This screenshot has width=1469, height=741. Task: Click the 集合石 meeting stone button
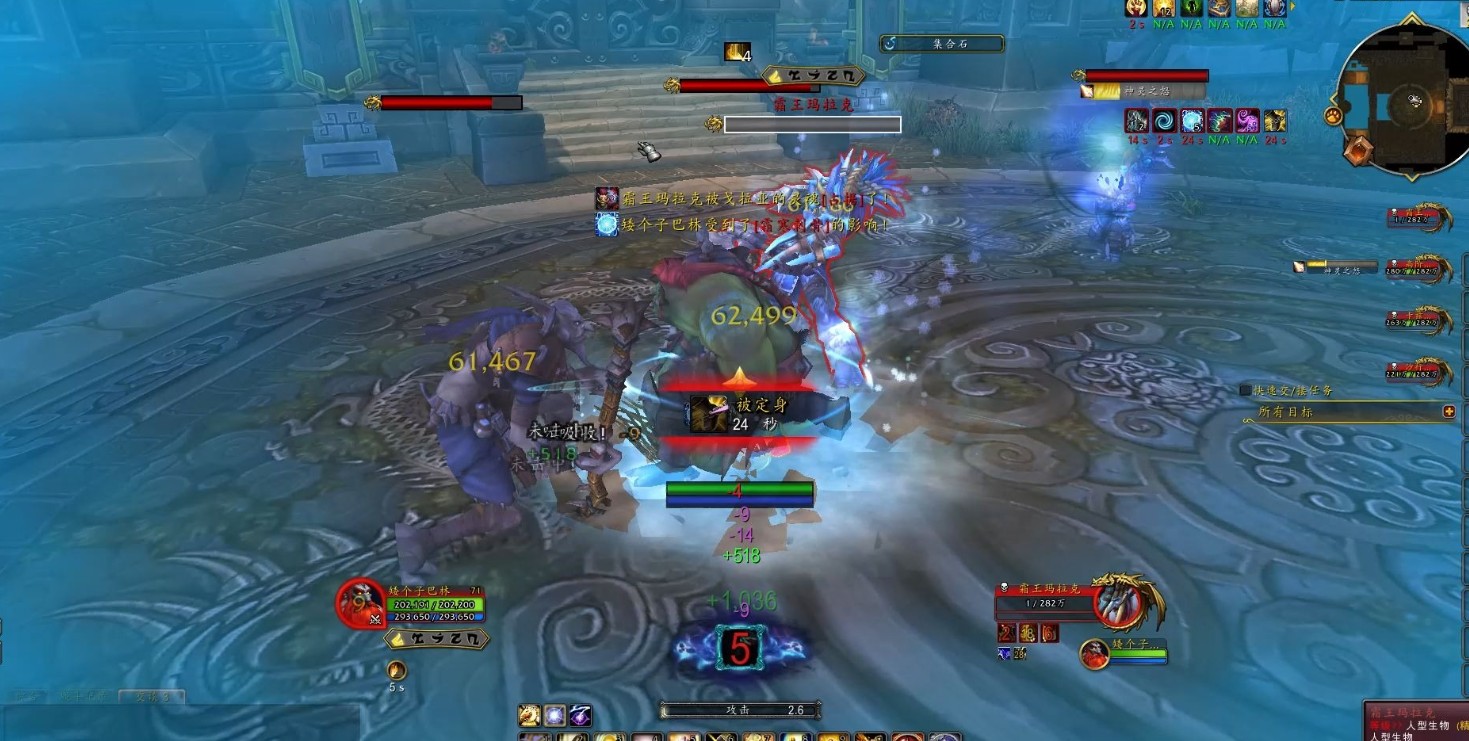coord(941,44)
